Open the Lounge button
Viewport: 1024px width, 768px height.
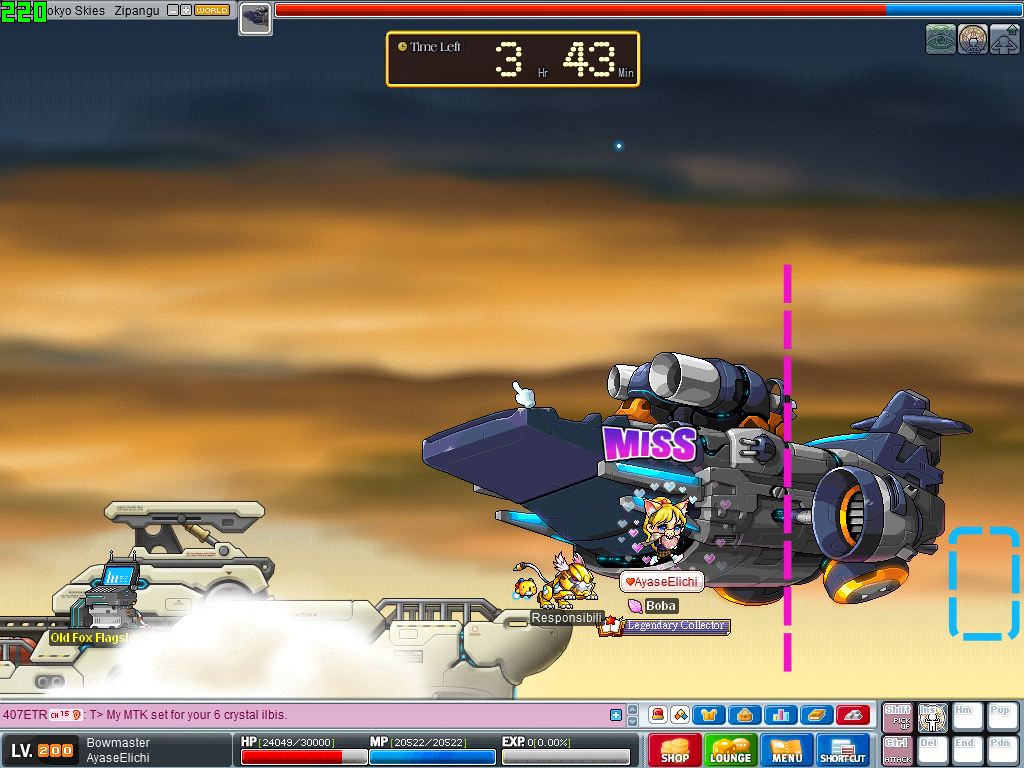click(730, 751)
